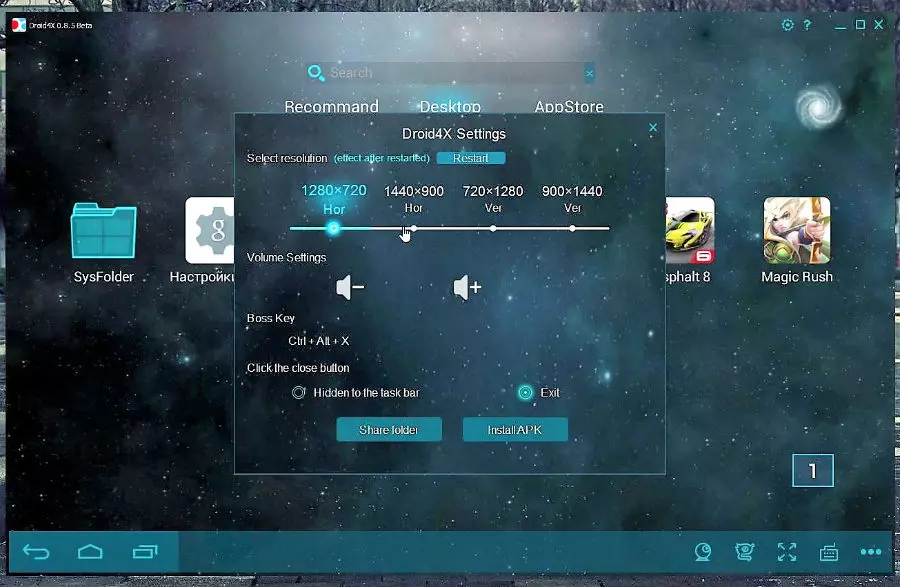The width and height of the screenshot is (900, 587).
Task: Toggle fullscreen with the expand arrows icon
Action: click(787, 552)
